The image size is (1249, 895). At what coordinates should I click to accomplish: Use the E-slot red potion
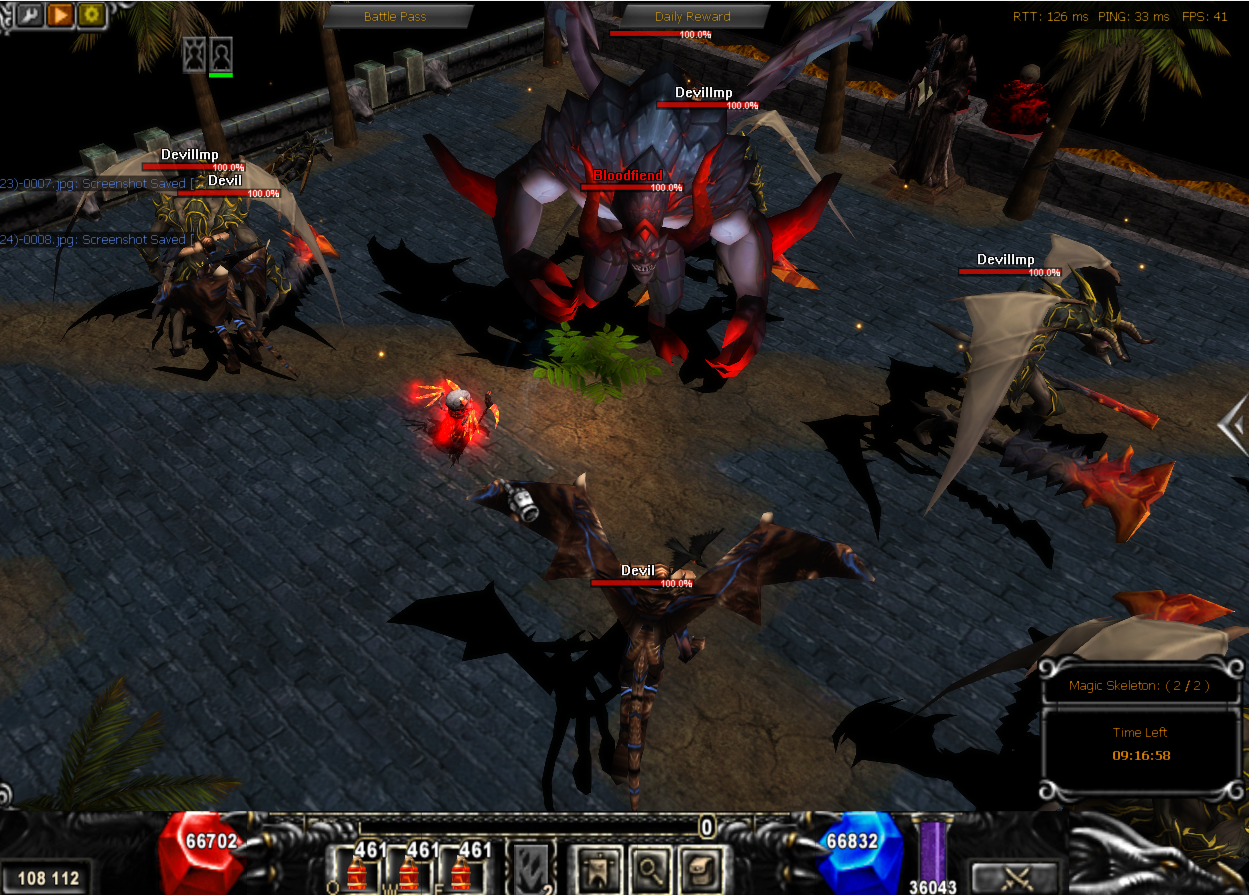(461, 872)
